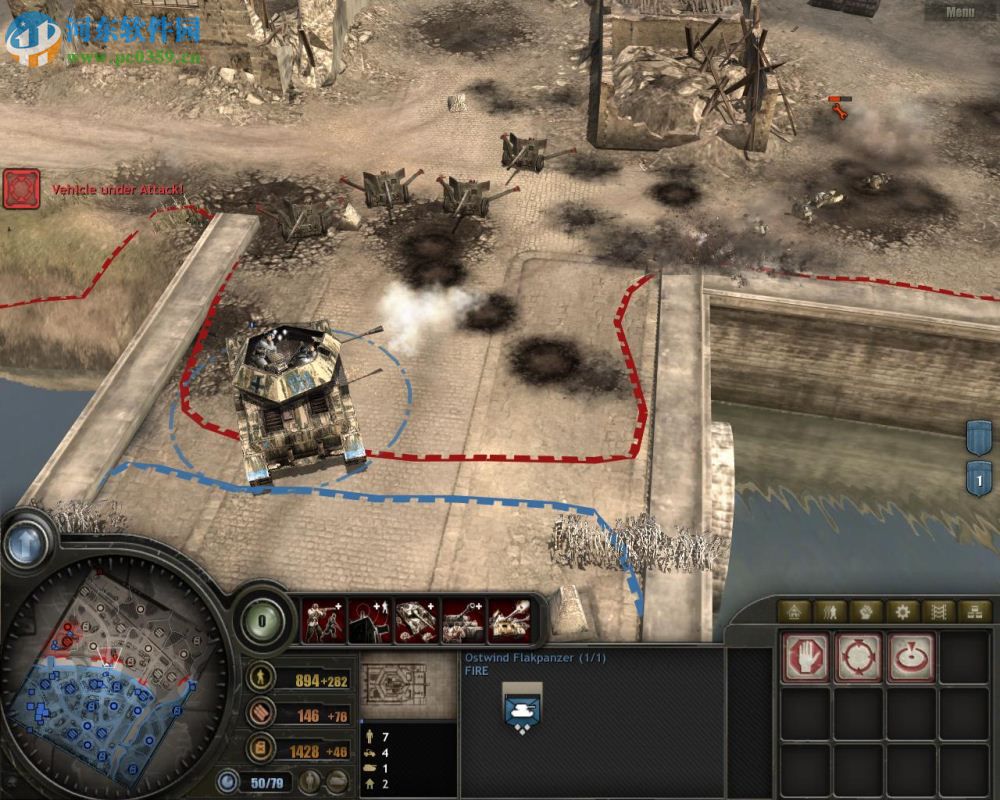Choose the target-ring command with the red arrow

(x=911, y=658)
